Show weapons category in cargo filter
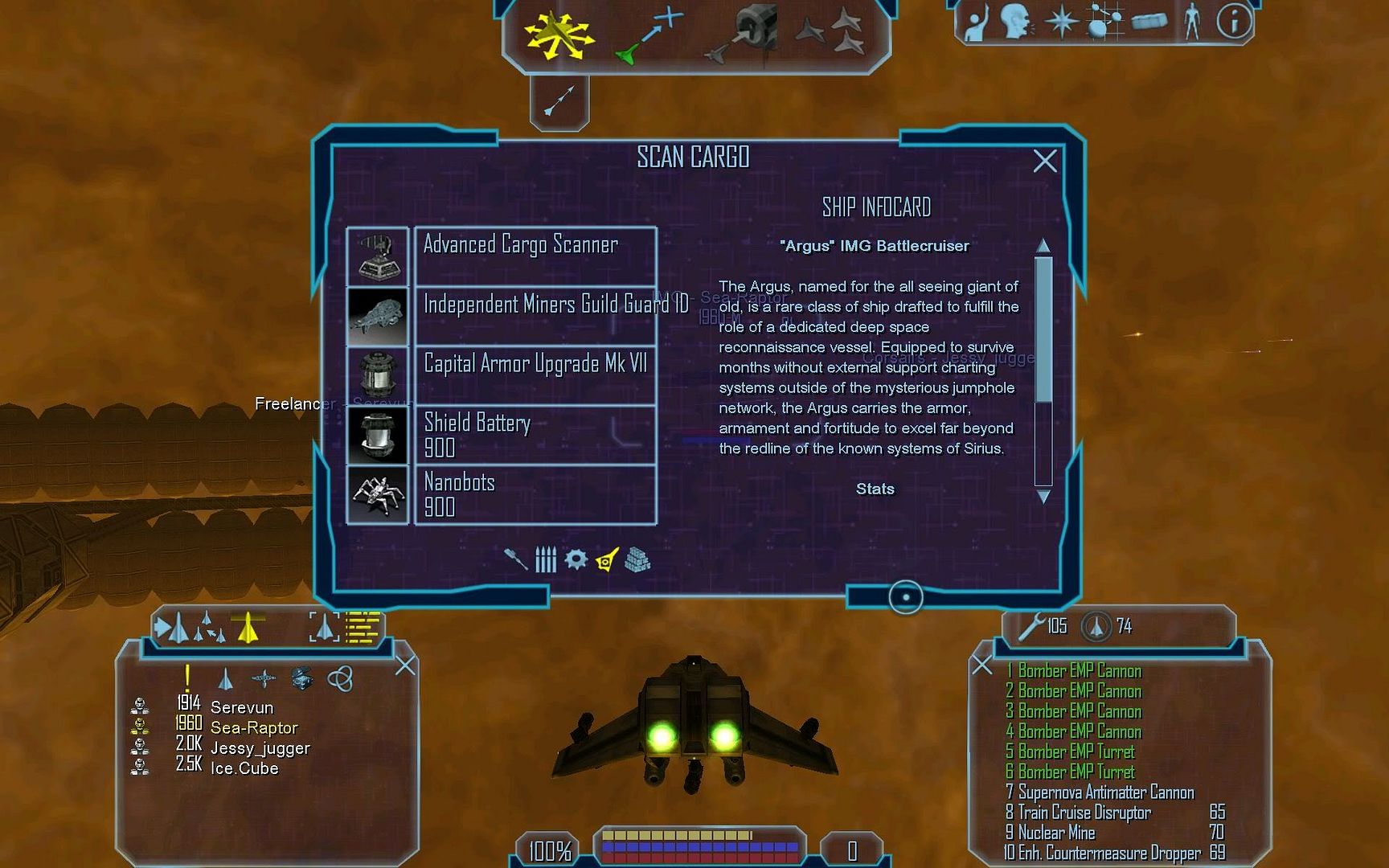This screenshot has height=868, width=1389. 515,559
